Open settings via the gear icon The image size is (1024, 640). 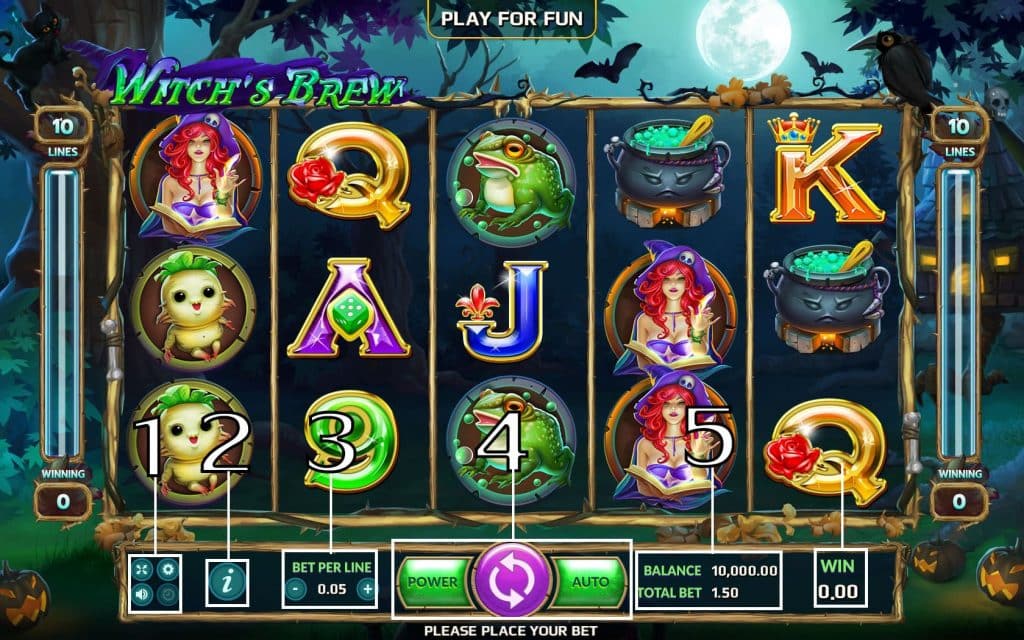pos(167,570)
